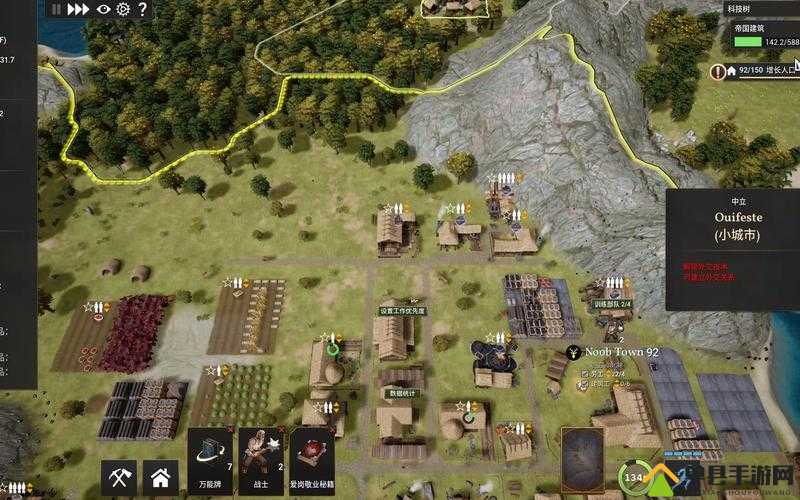Select the 战士 warrior card
This screenshot has height=500, width=800.
261,459
